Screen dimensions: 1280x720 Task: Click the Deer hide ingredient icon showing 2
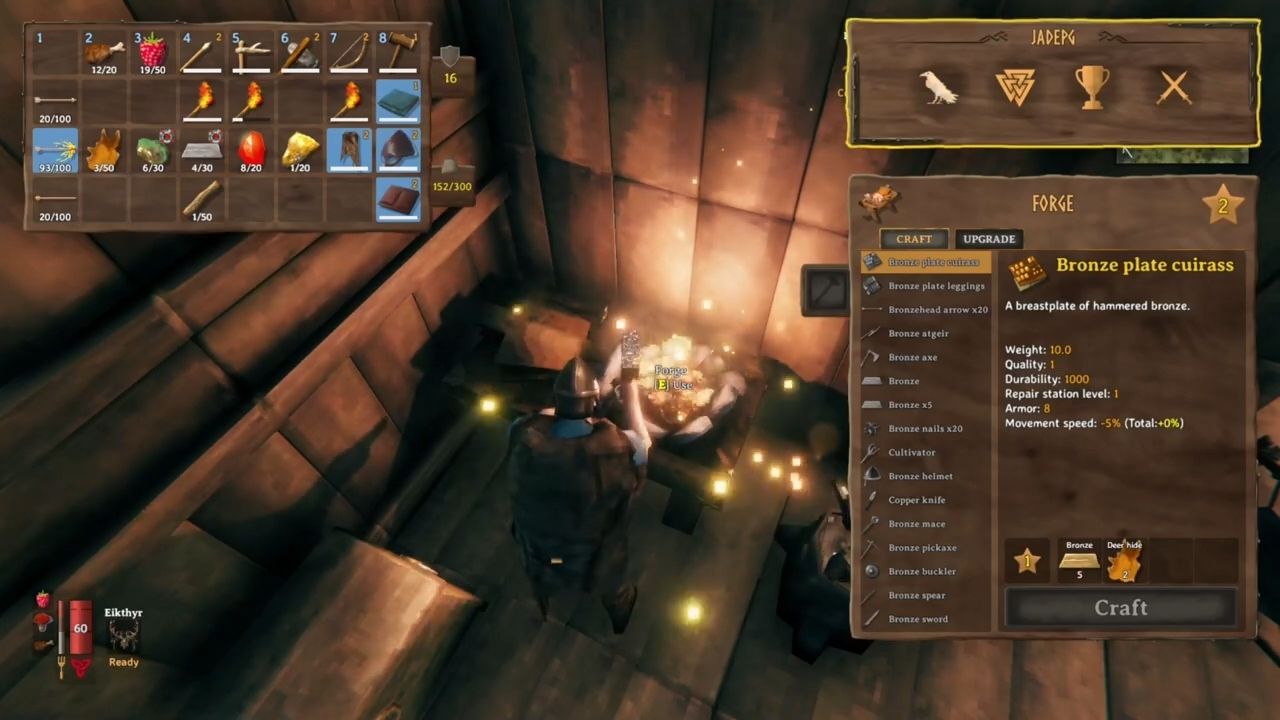(1124, 562)
